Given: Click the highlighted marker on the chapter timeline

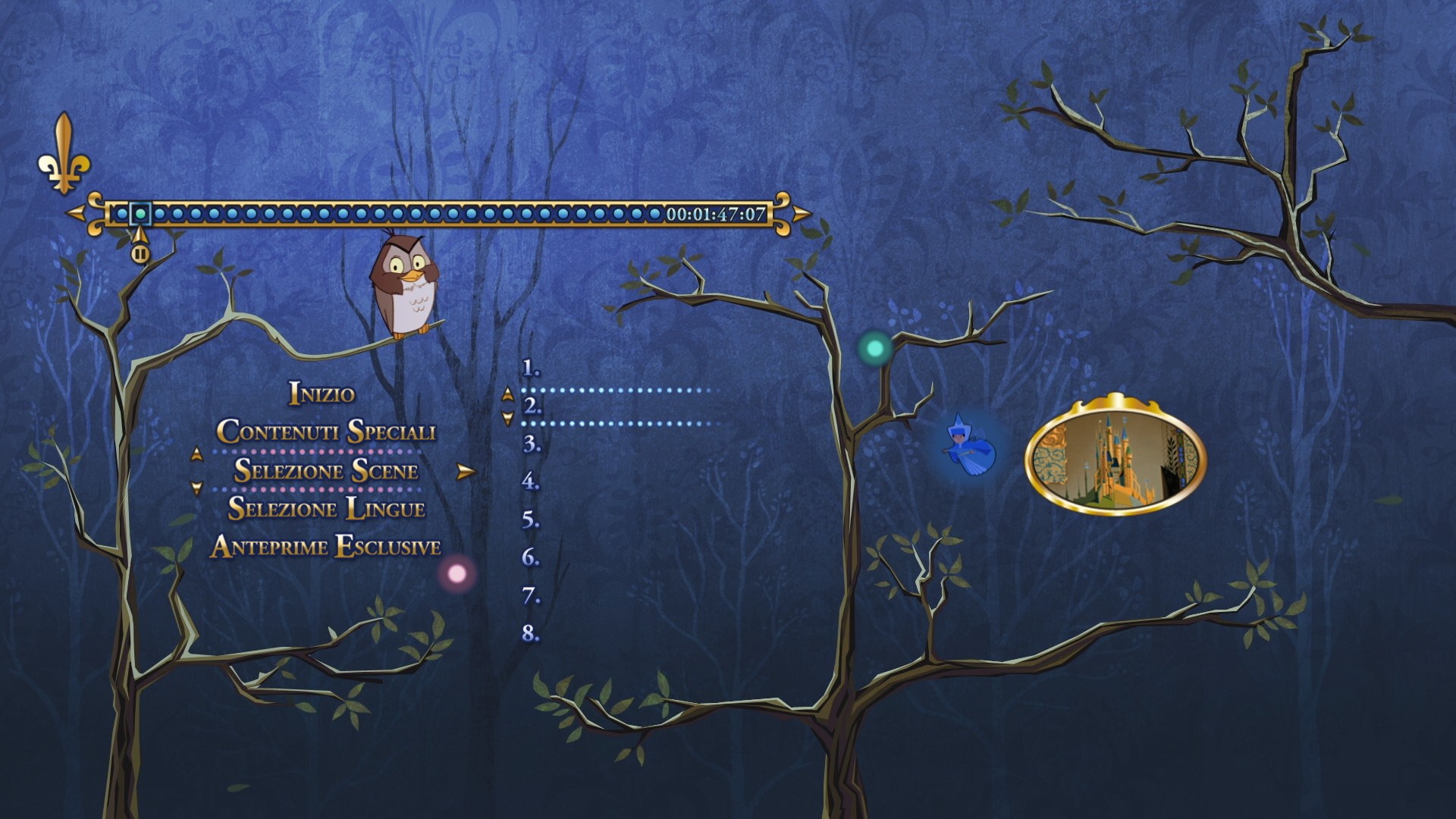Looking at the screenshot, I should click(x=140, y=214).
